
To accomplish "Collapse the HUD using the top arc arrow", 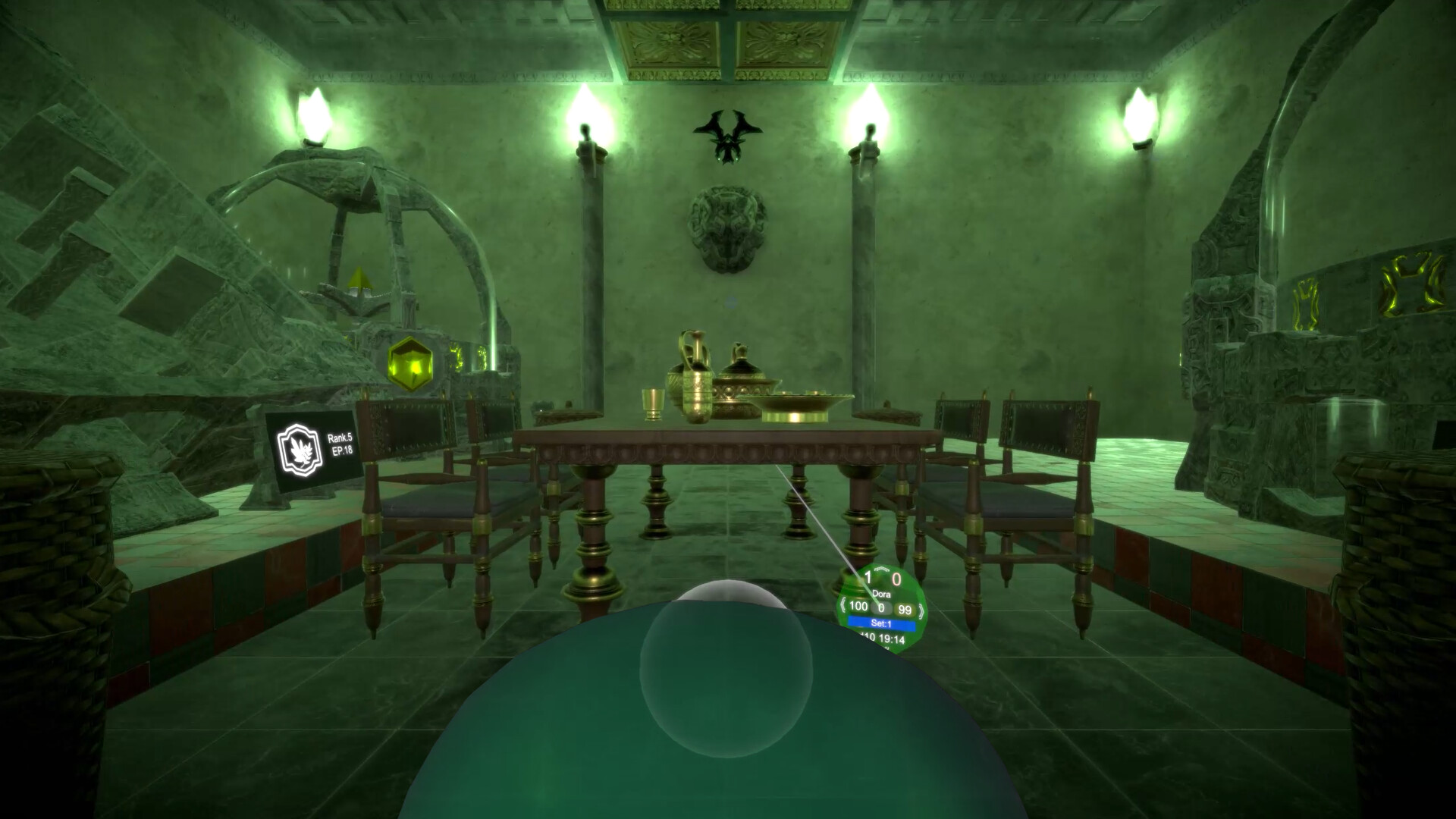I will (881, 568).
